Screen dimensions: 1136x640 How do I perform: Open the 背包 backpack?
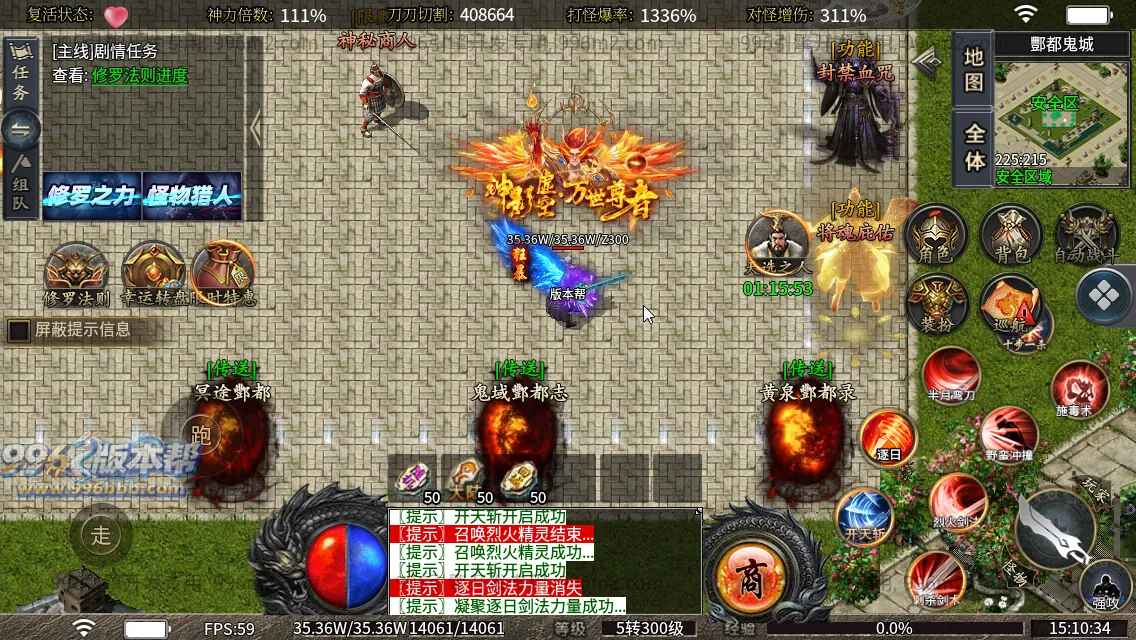(1011, 236)
